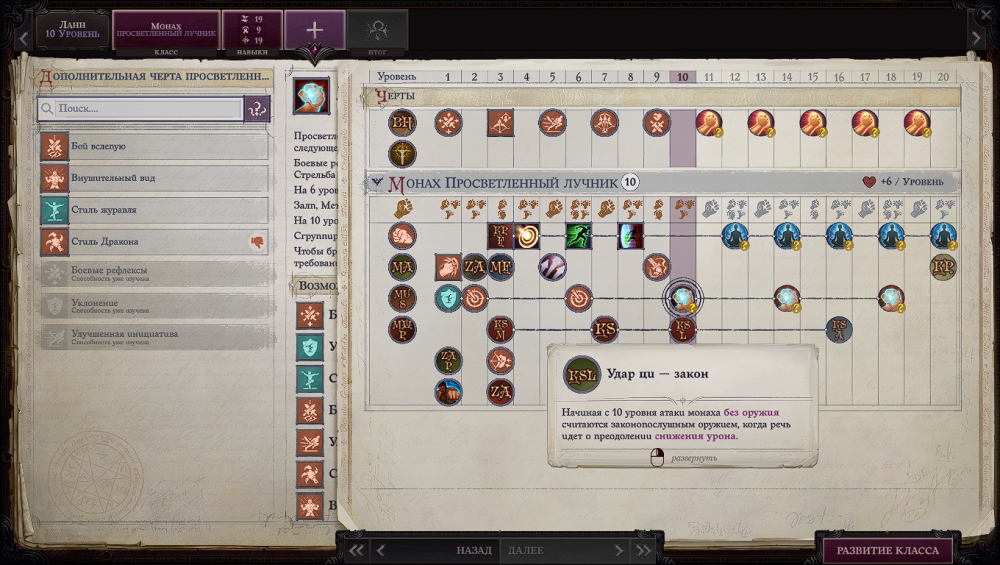
Task: Choose the Внушительный вид feat
Action: 155,179
